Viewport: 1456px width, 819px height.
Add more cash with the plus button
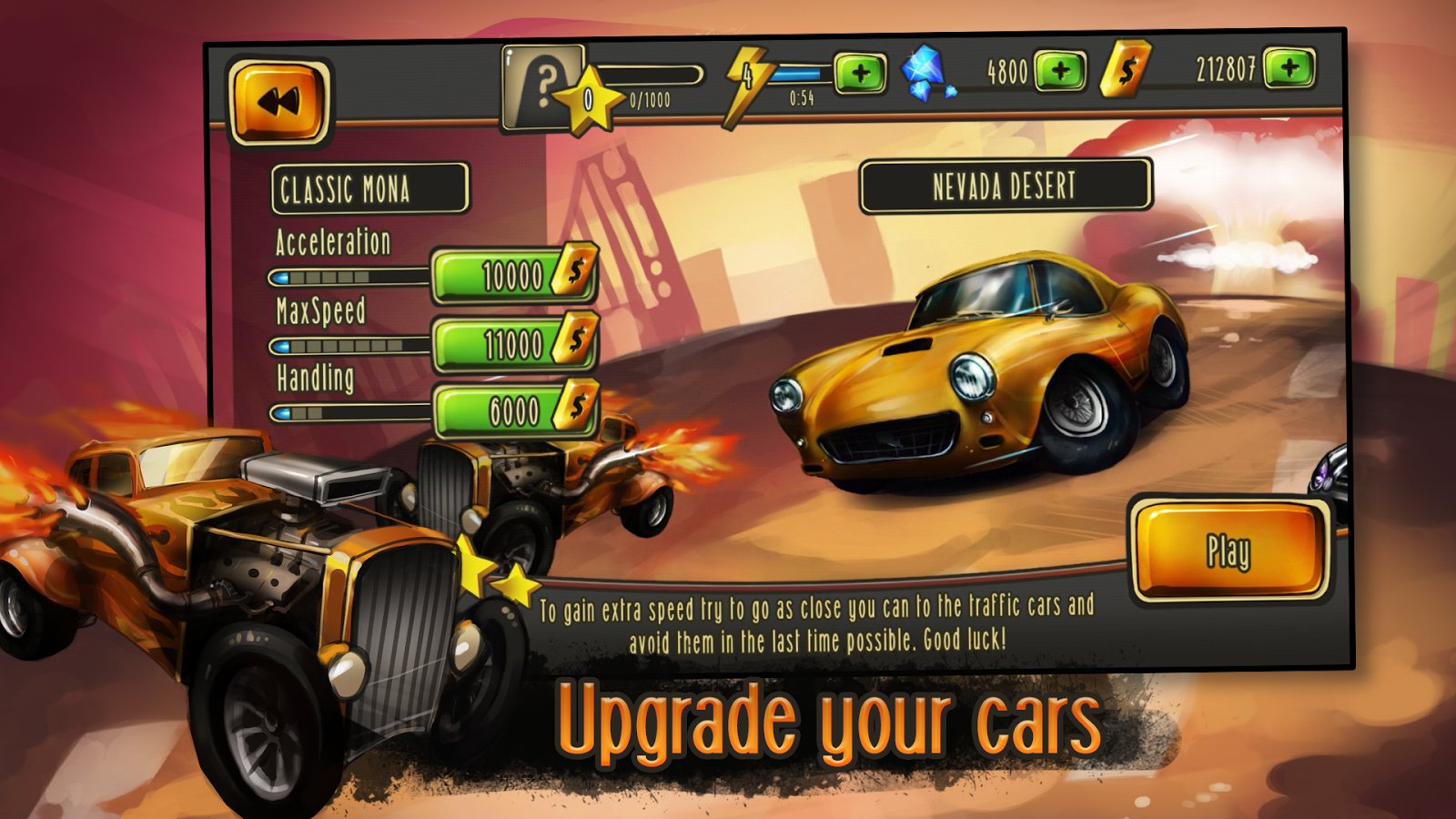point(1289,67)
